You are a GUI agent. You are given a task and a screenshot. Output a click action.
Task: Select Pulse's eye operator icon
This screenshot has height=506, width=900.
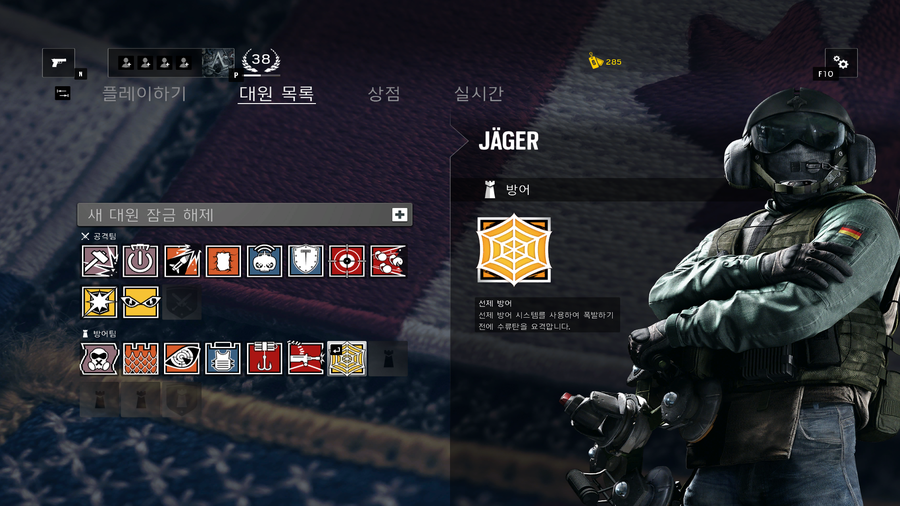pos(182,358)
